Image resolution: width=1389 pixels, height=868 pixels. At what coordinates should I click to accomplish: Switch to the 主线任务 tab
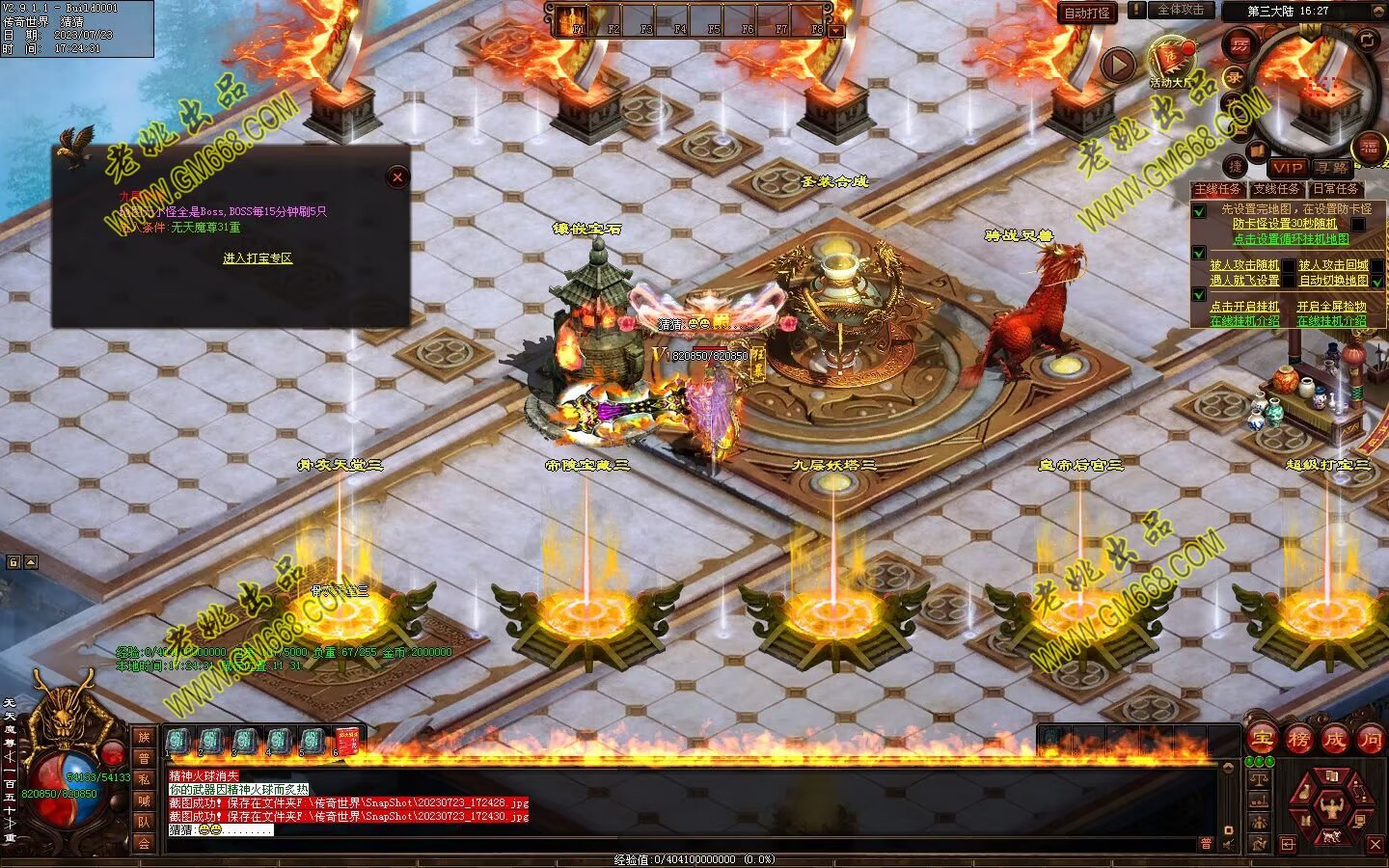coord(1217,189)
